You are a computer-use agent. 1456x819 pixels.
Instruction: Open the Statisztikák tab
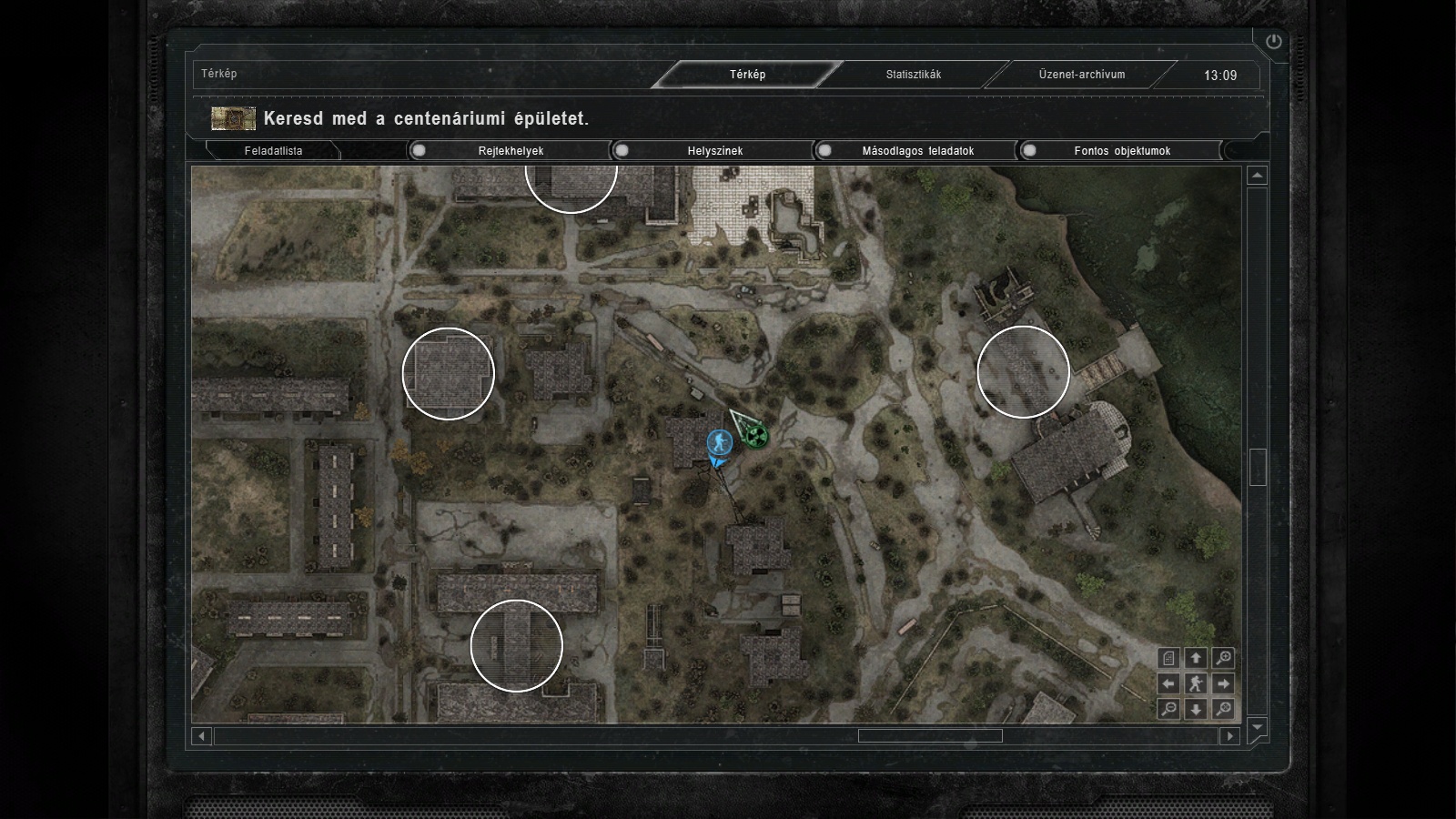pos(914,75)
